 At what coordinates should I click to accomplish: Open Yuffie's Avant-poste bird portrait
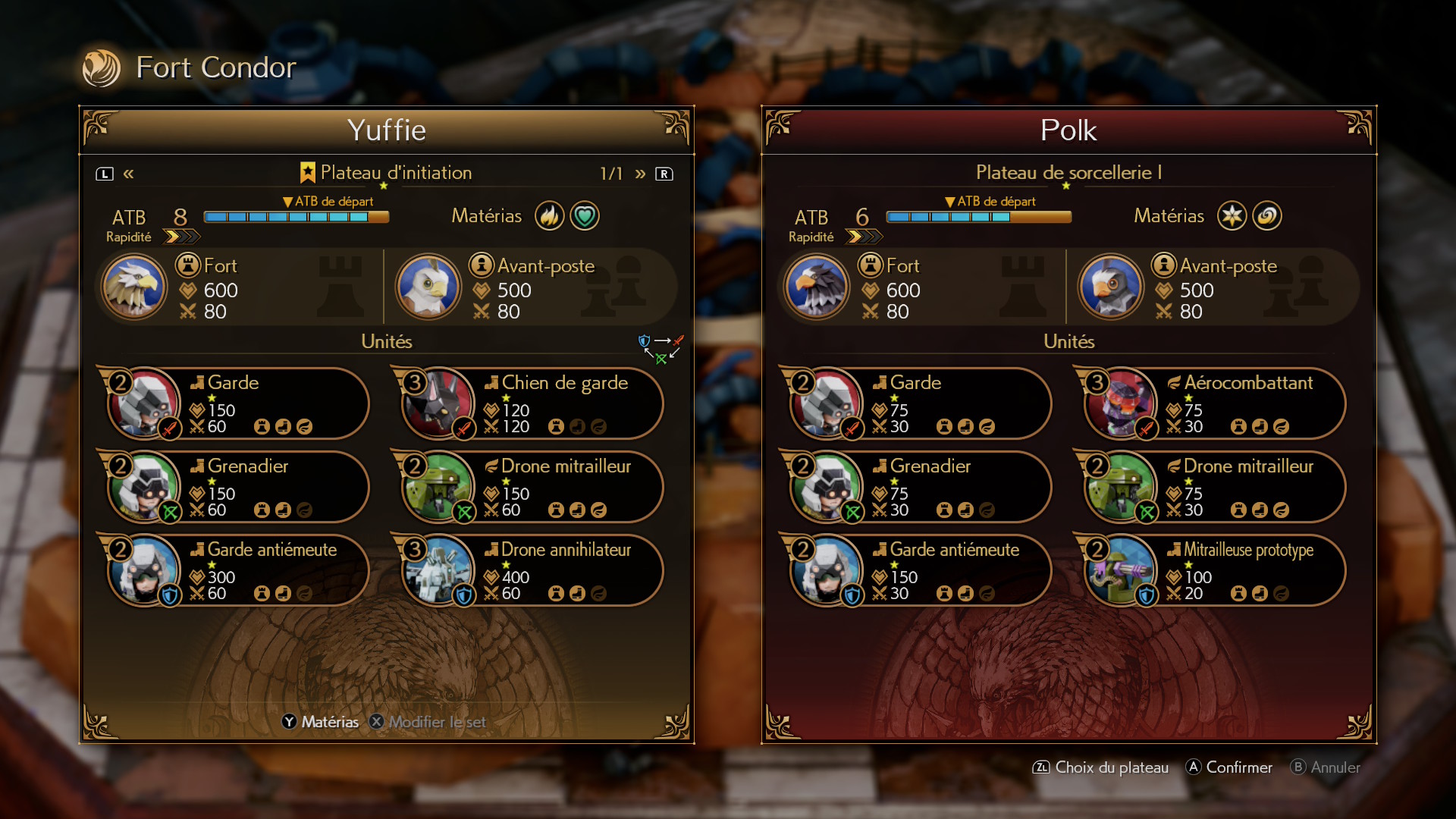[428, 287]
